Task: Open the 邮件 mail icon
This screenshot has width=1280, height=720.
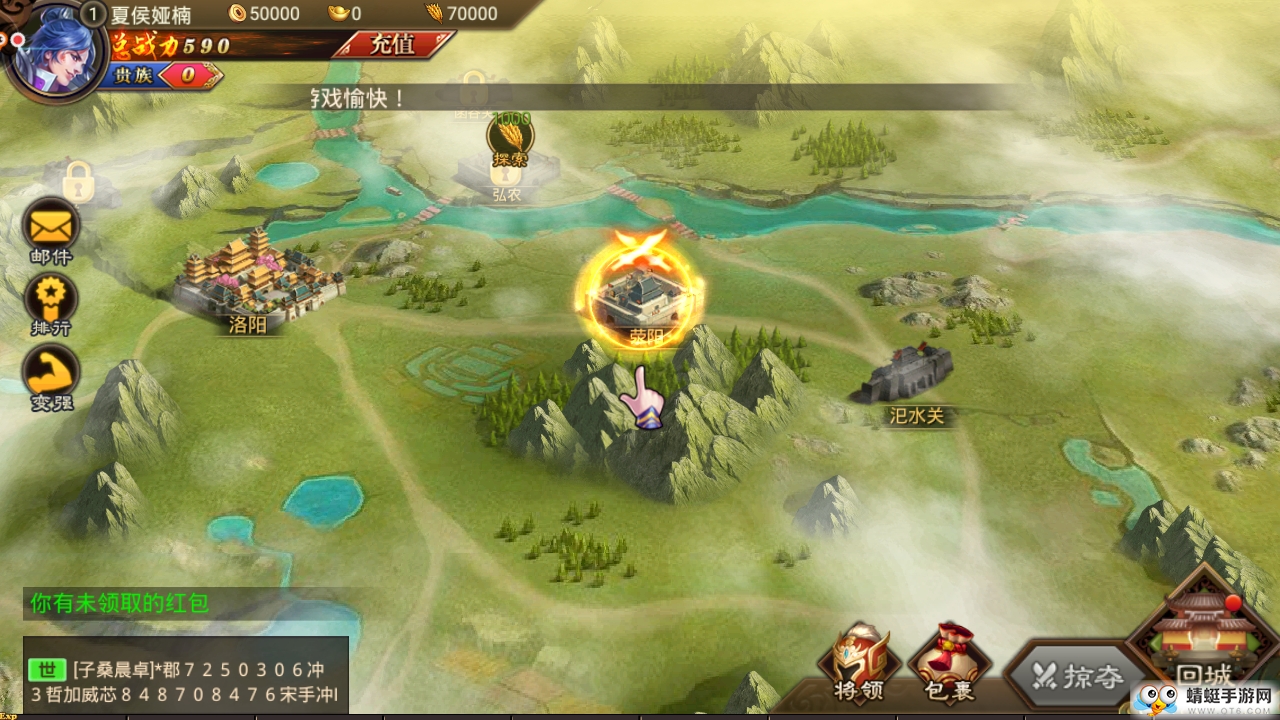Action: (51, 228)
